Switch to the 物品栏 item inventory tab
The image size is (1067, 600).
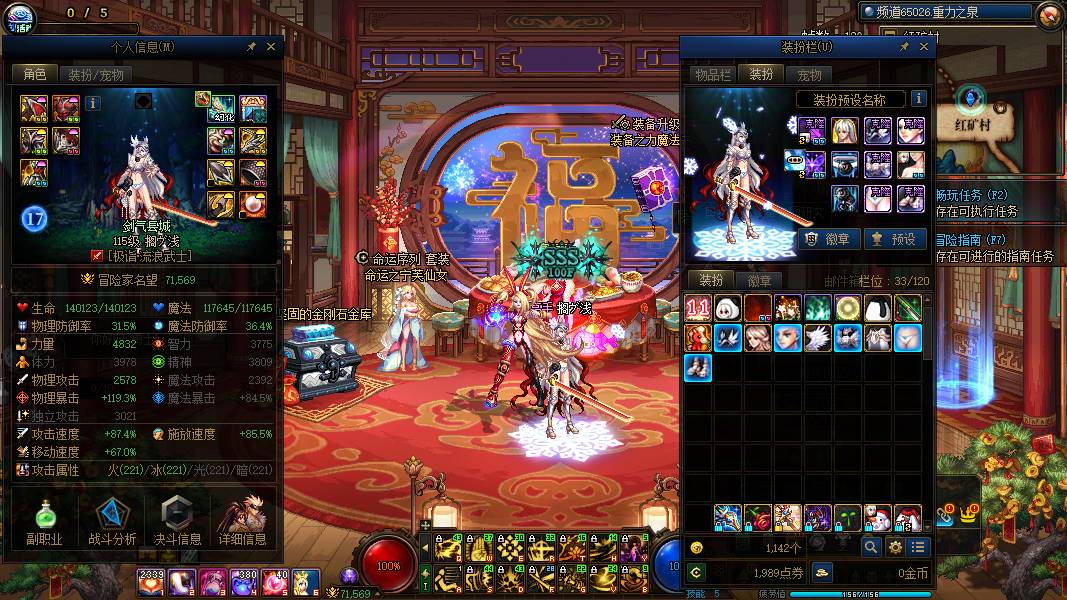pos(713,74)
